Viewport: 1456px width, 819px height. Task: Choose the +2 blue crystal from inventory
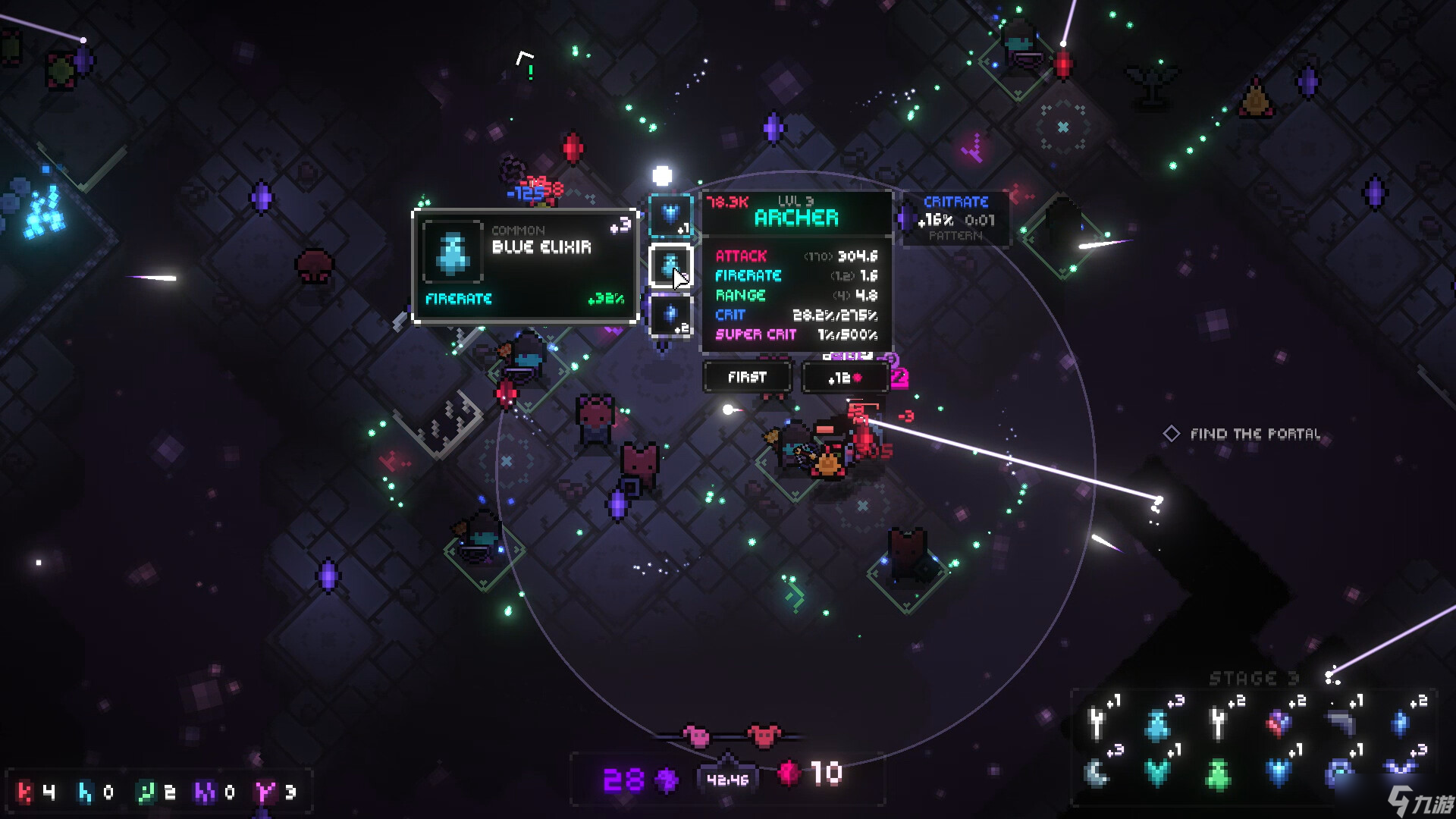click(x=1401, y=723)
